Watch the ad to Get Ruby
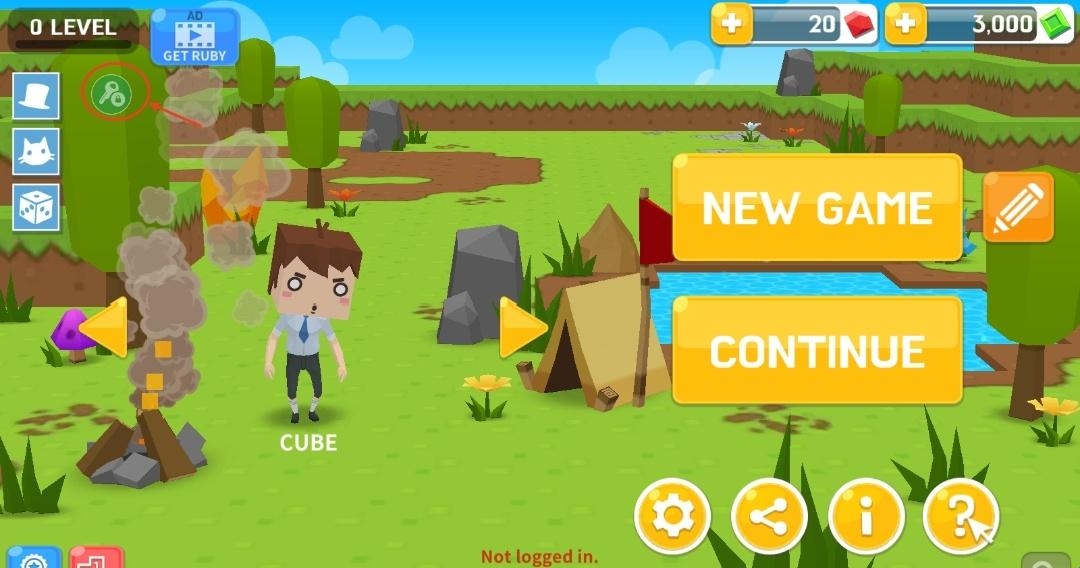Screen dimensions: 1080x568 tap(195, 38)
